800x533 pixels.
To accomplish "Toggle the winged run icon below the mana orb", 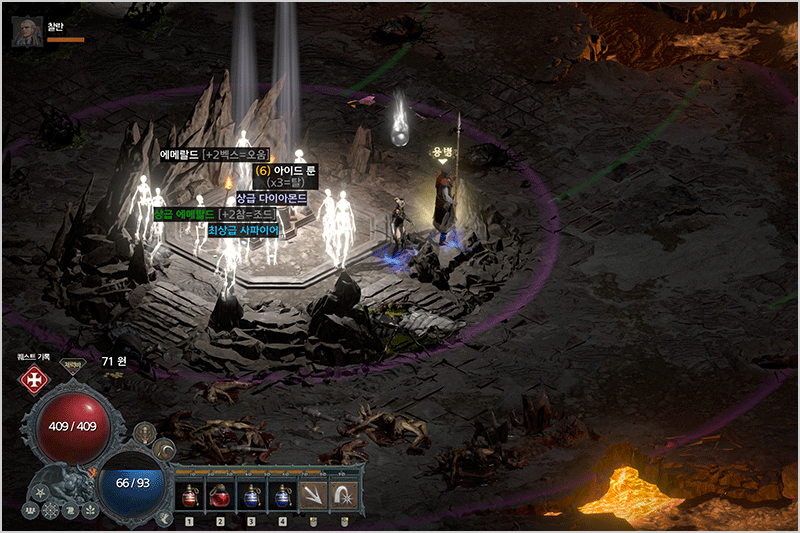I will [x=164, y=516].
